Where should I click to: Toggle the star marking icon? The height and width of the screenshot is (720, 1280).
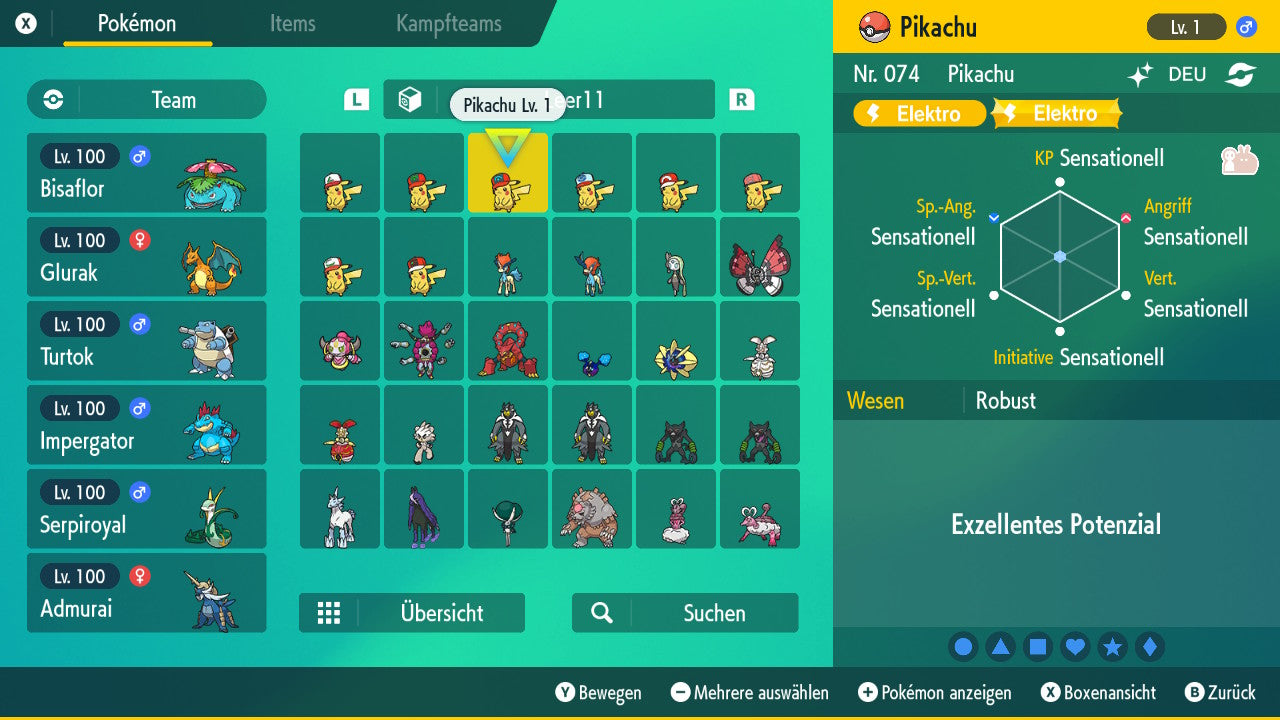[x=1113, y=646]
